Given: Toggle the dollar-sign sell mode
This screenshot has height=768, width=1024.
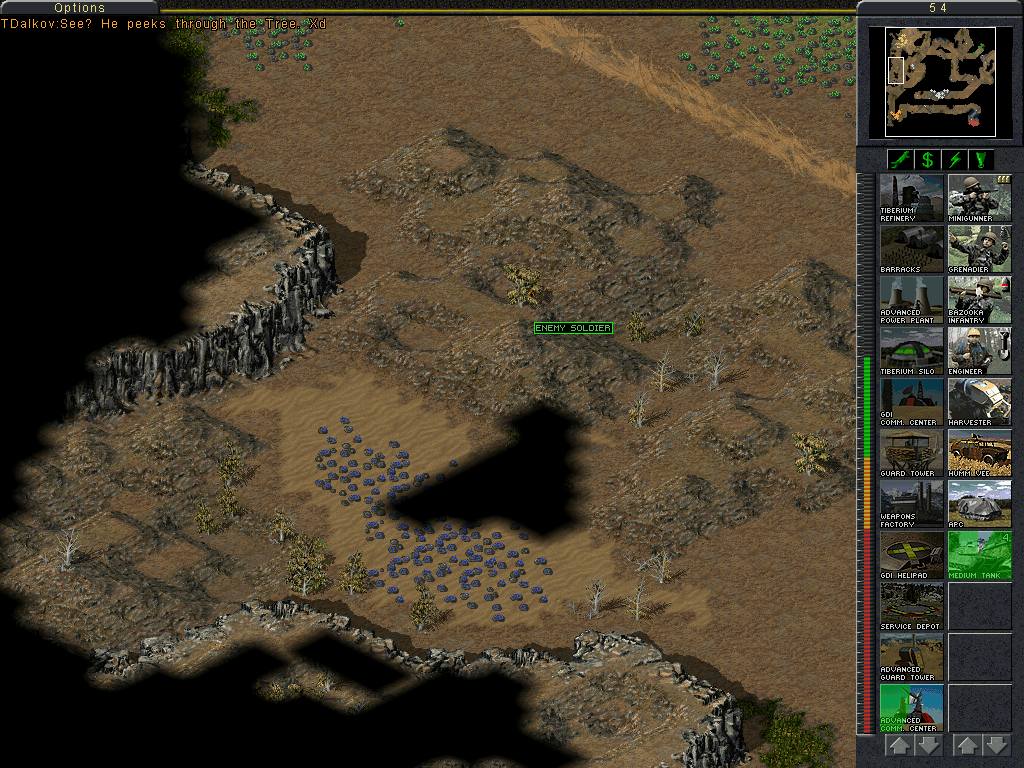Looking at the screenshot, I should point(928,160).
